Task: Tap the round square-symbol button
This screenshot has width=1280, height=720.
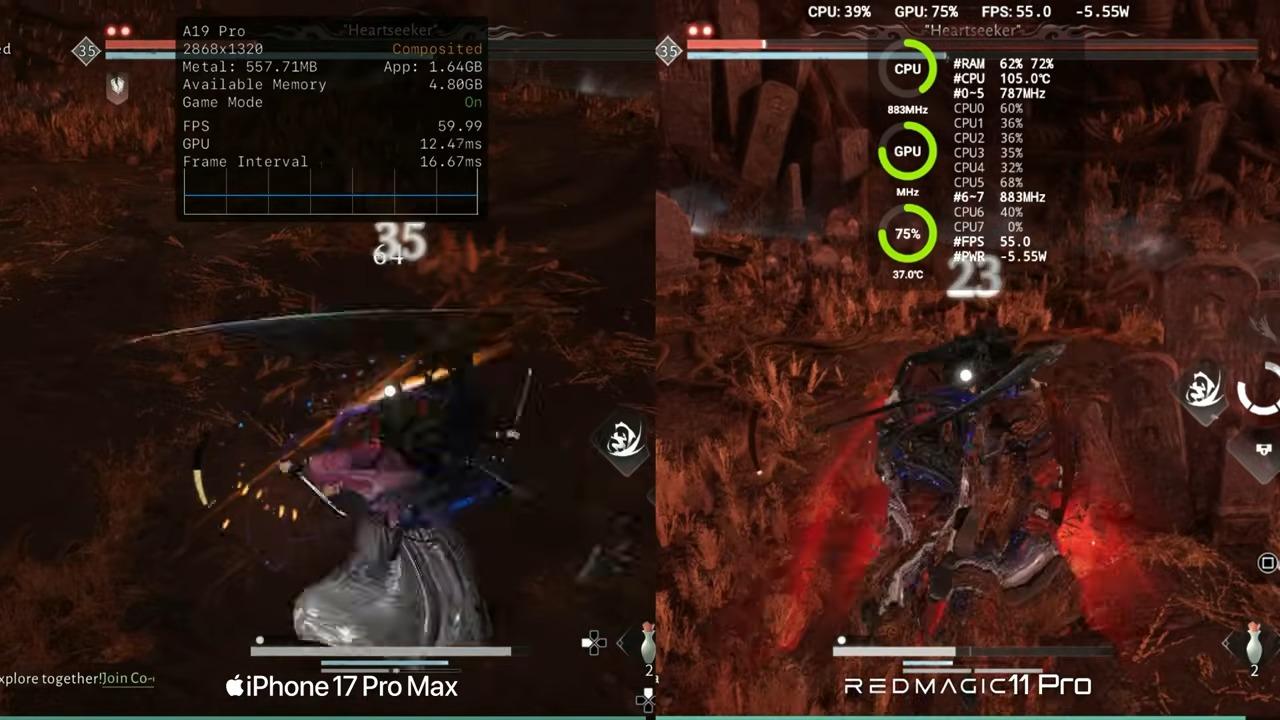Action: point(1267,563)
